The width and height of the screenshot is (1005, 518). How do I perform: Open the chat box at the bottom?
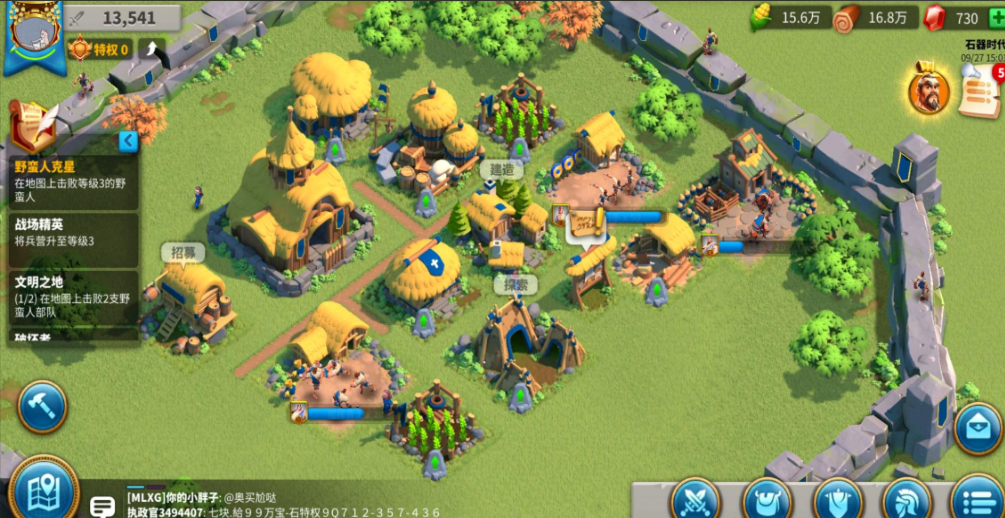300,505
